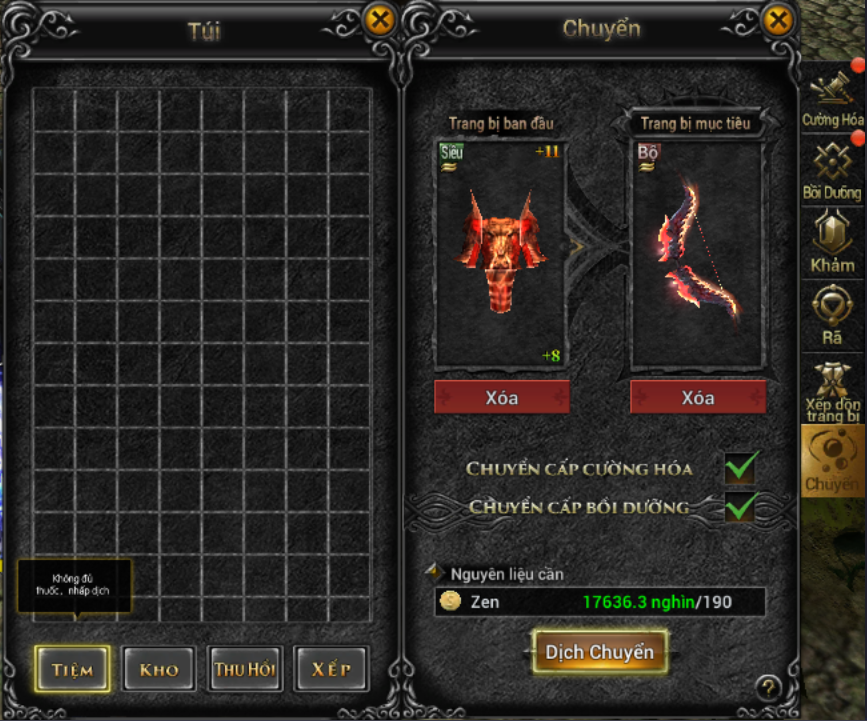
Task: Sort the bag with Xếp button
Action: click(331, 669)
